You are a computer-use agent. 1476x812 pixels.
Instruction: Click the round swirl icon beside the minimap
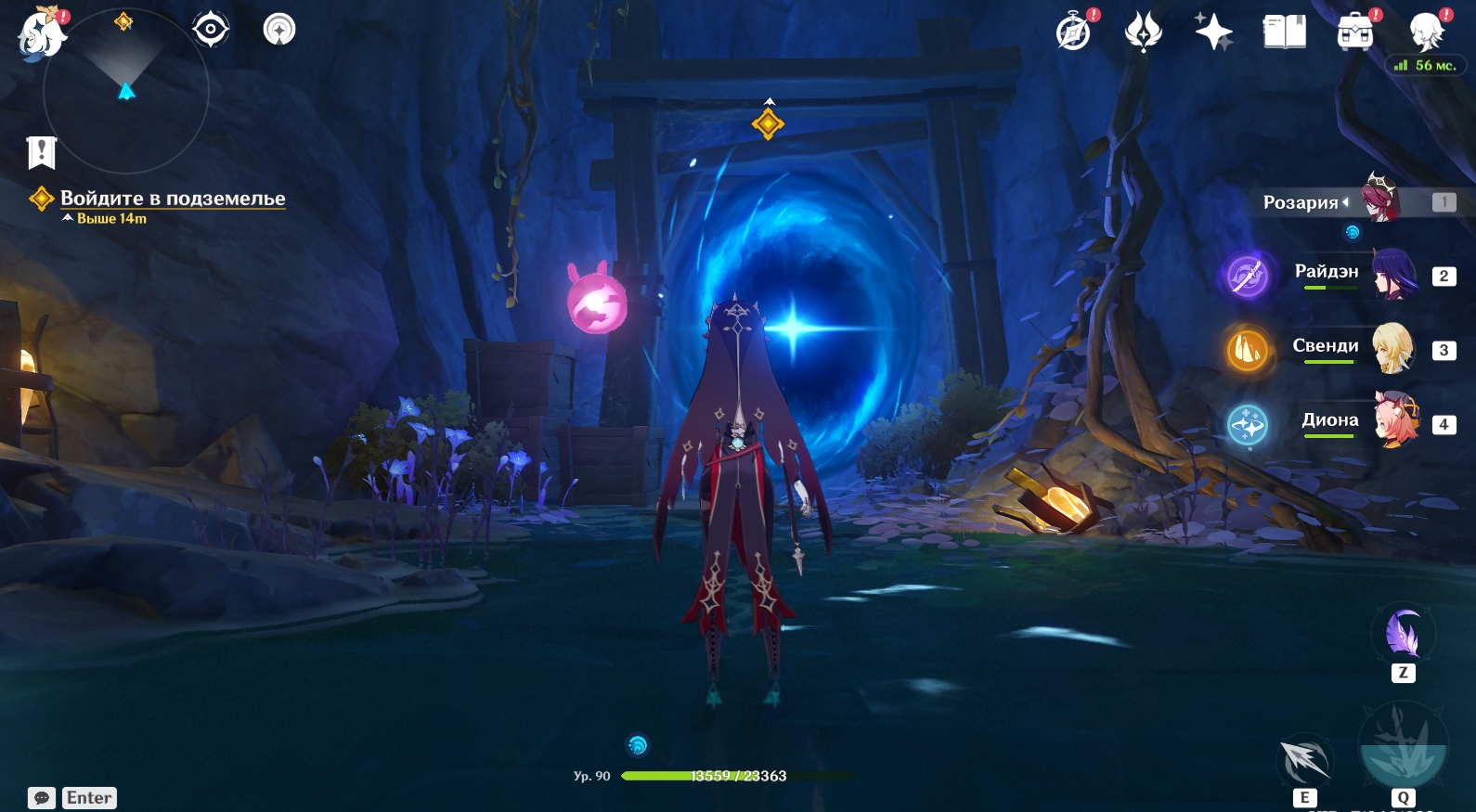pyautogui.click(x=279, y=30)
